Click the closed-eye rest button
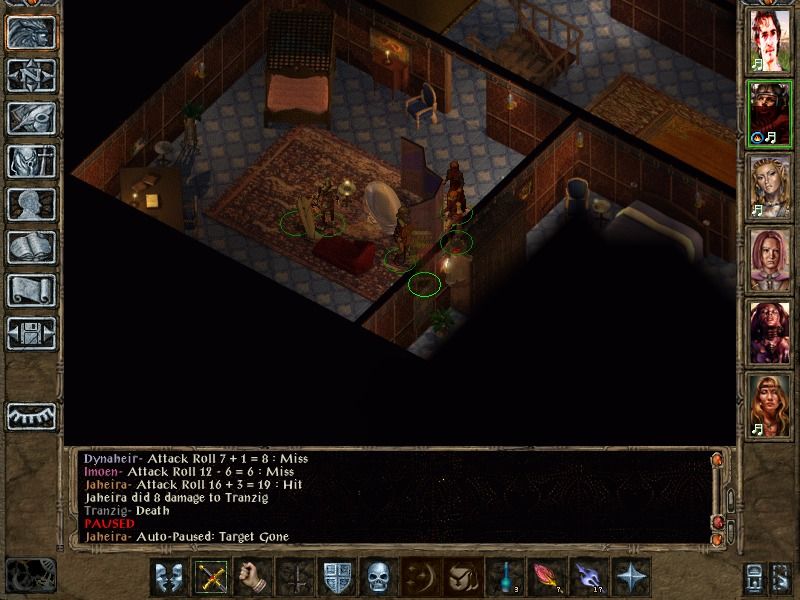This screenshot has height=600, width=800. tap(31, 415)
